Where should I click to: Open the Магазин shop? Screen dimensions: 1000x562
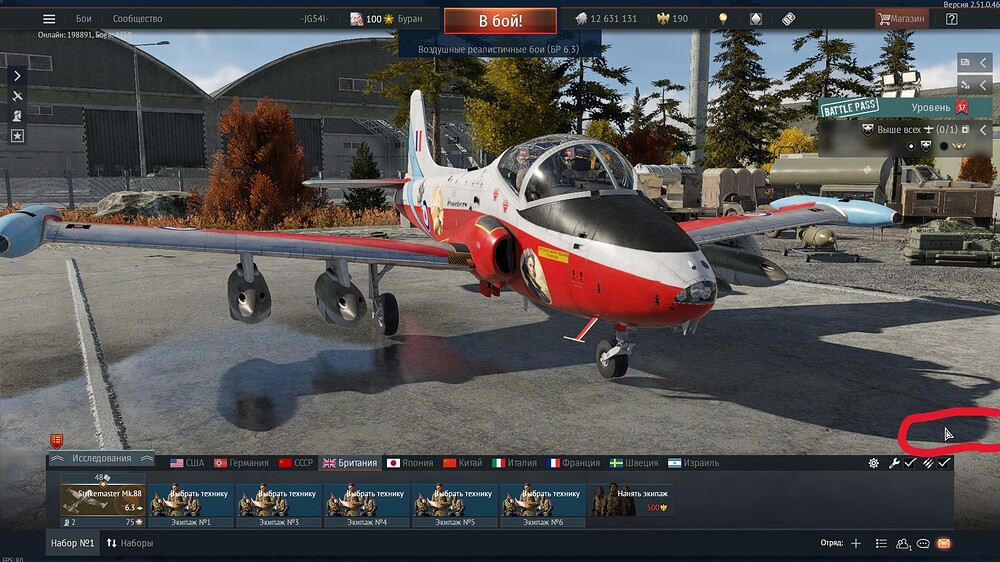(901, 19)
